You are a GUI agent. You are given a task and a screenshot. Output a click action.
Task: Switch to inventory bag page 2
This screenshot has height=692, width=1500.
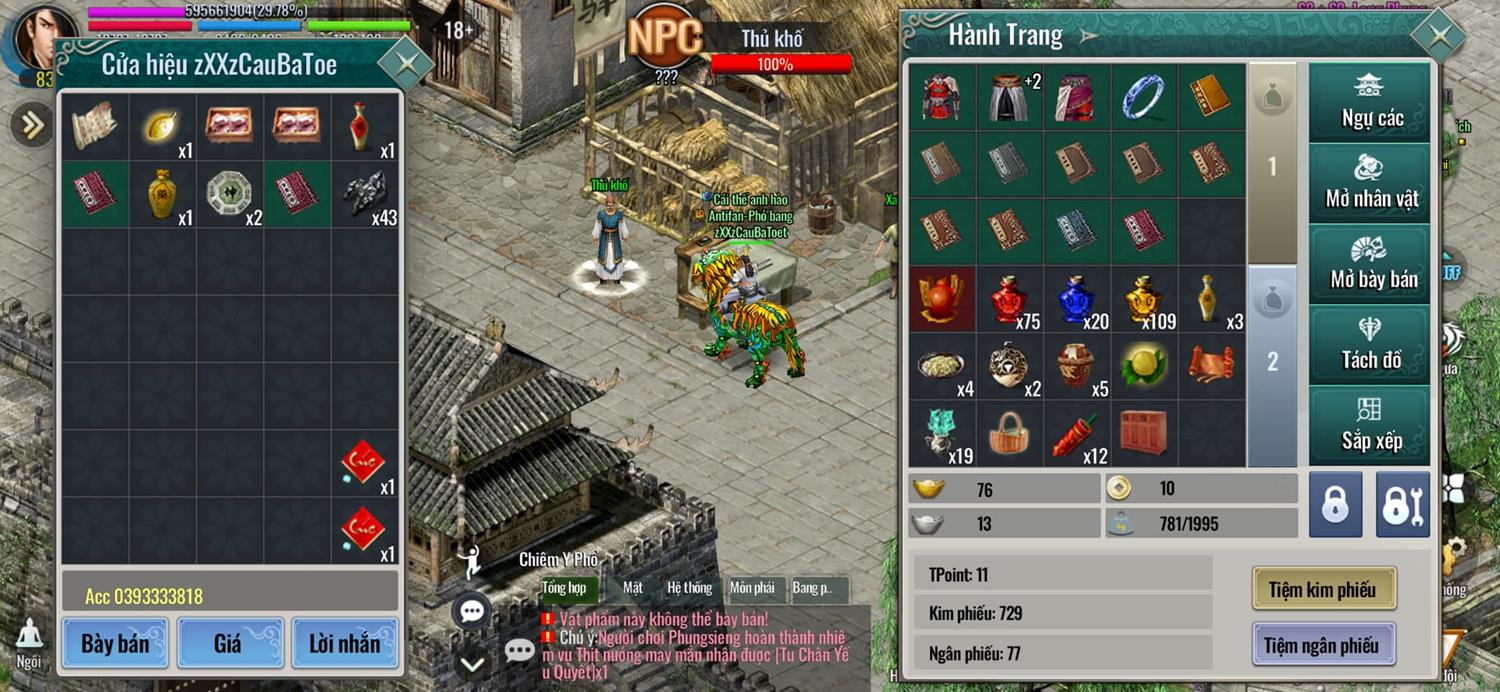[1272, 363]
